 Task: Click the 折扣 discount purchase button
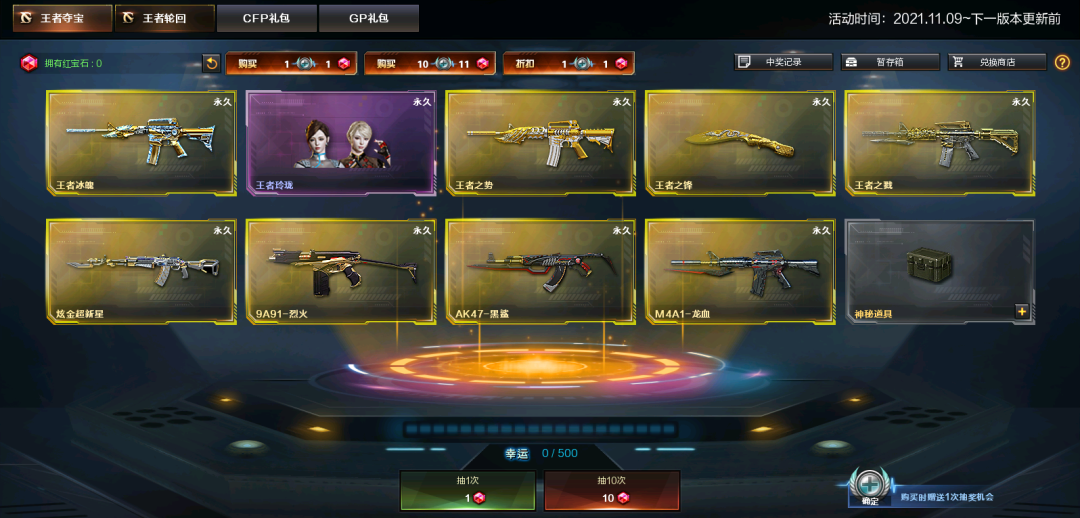click(x=568, y=63)
